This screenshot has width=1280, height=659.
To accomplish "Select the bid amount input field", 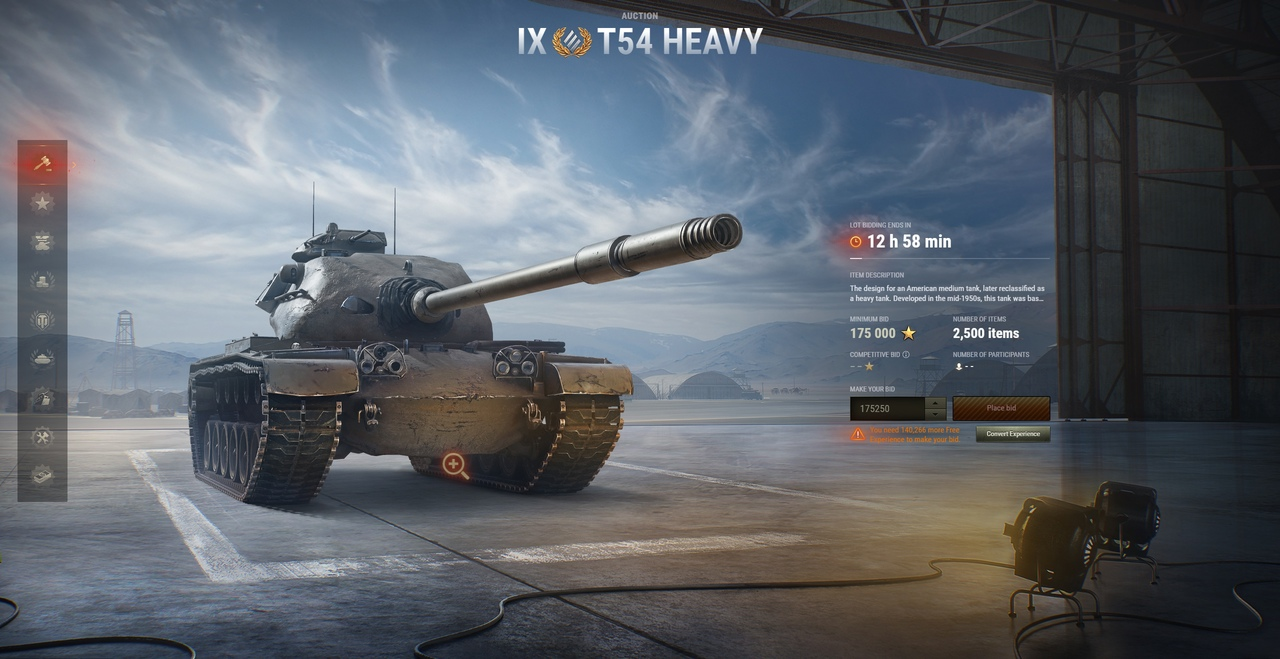I will point(886,408).
